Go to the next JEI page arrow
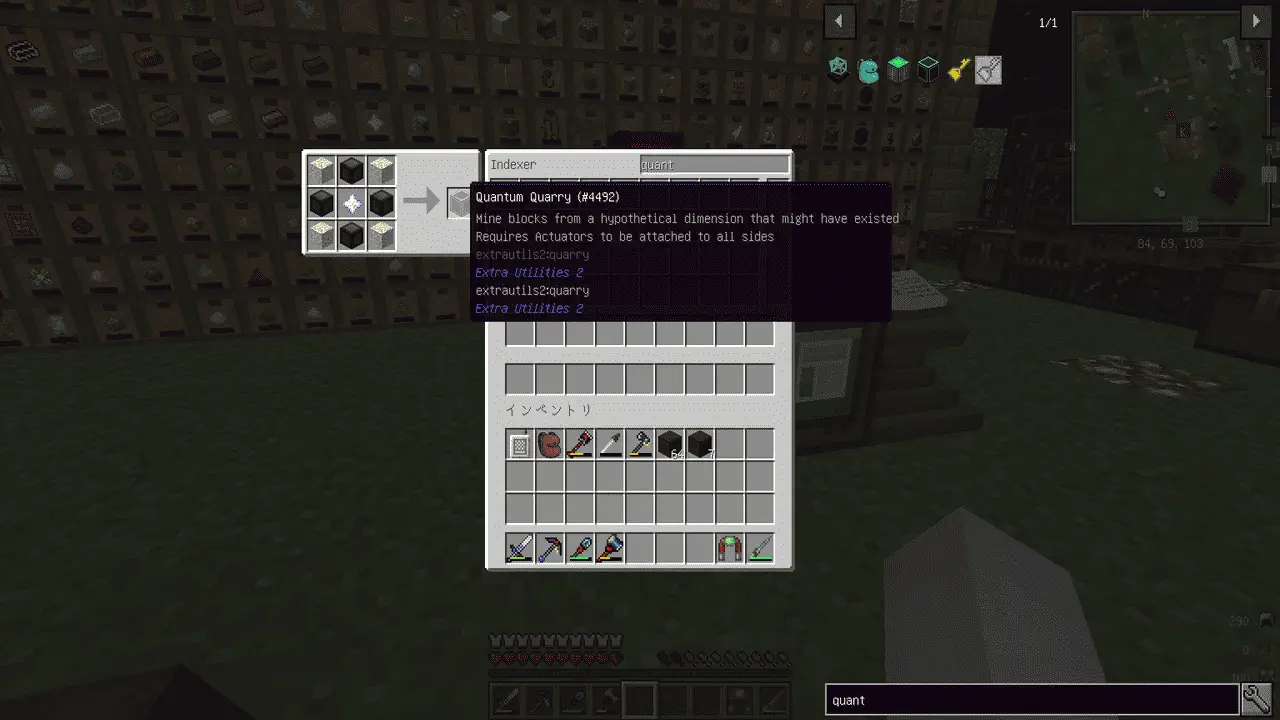Screen dimensions: 1280x720 1256,21
